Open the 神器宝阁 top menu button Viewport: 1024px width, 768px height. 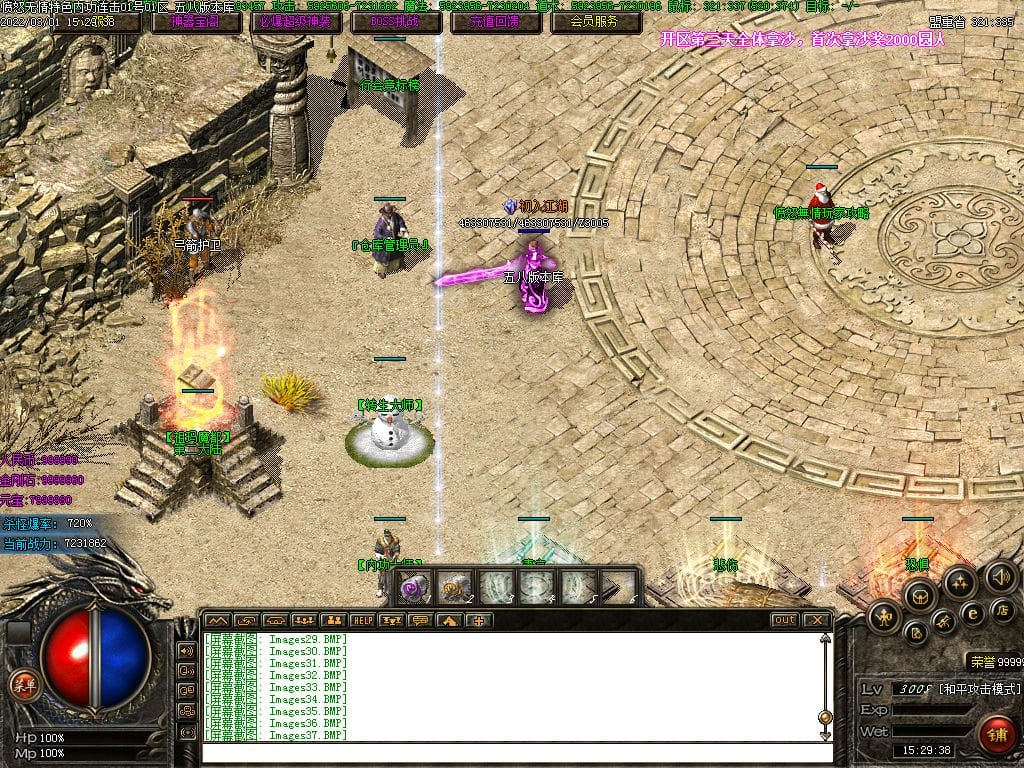pyautogui.click(x=196, y=21)
